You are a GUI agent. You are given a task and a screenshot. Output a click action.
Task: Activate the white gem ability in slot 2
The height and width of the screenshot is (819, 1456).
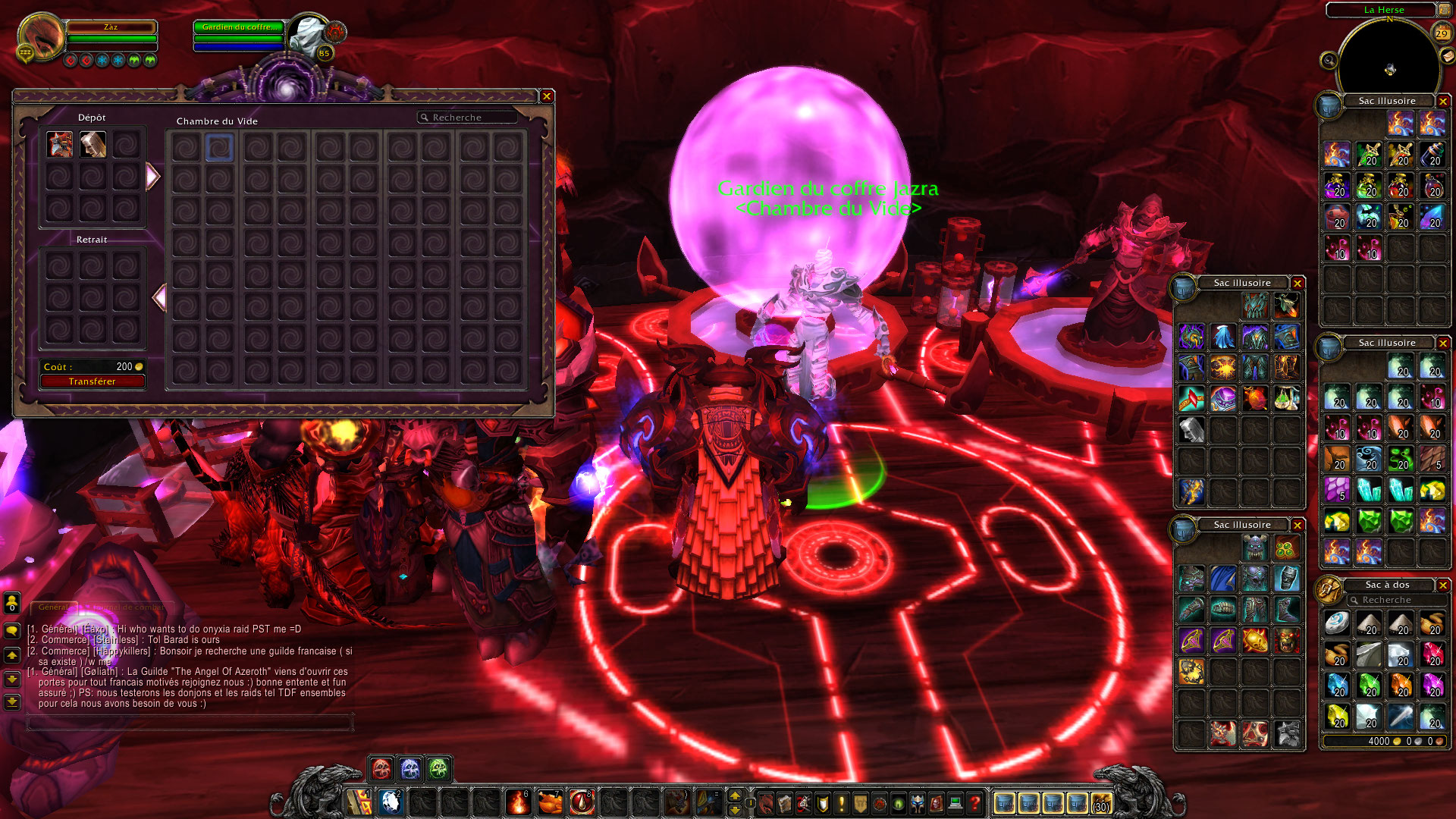pyautogui.click(x=391, y=802)
